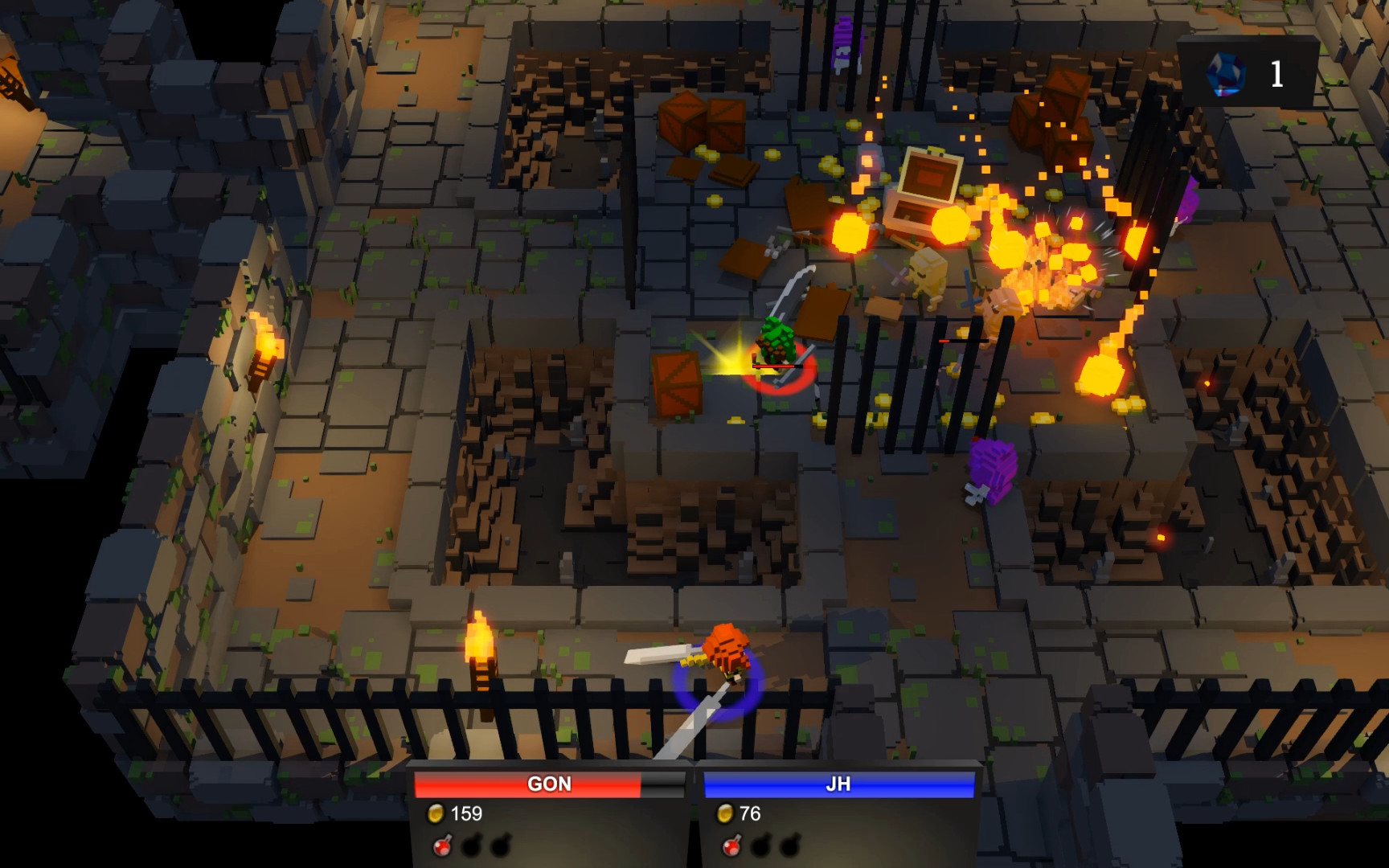Click JH's red health potion icon
This screenshot has height=868, width=1389.
tap(730, 845)
